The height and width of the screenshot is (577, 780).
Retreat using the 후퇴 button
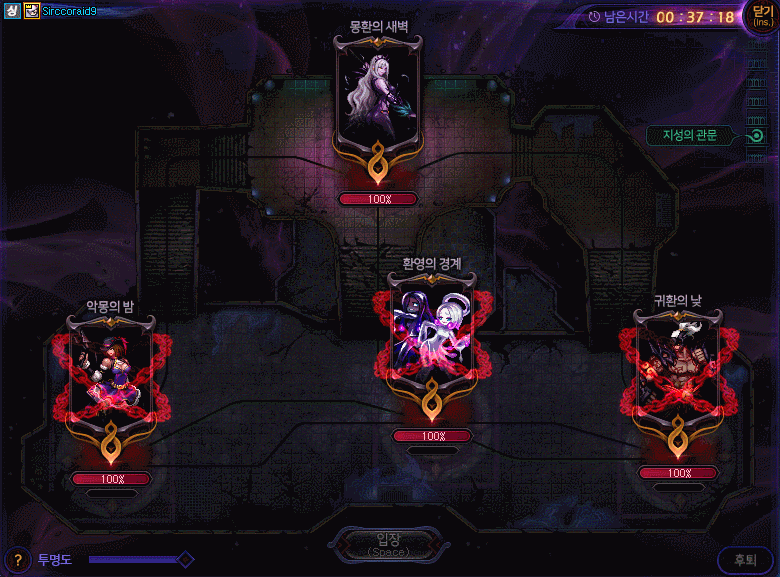point(745,561)
